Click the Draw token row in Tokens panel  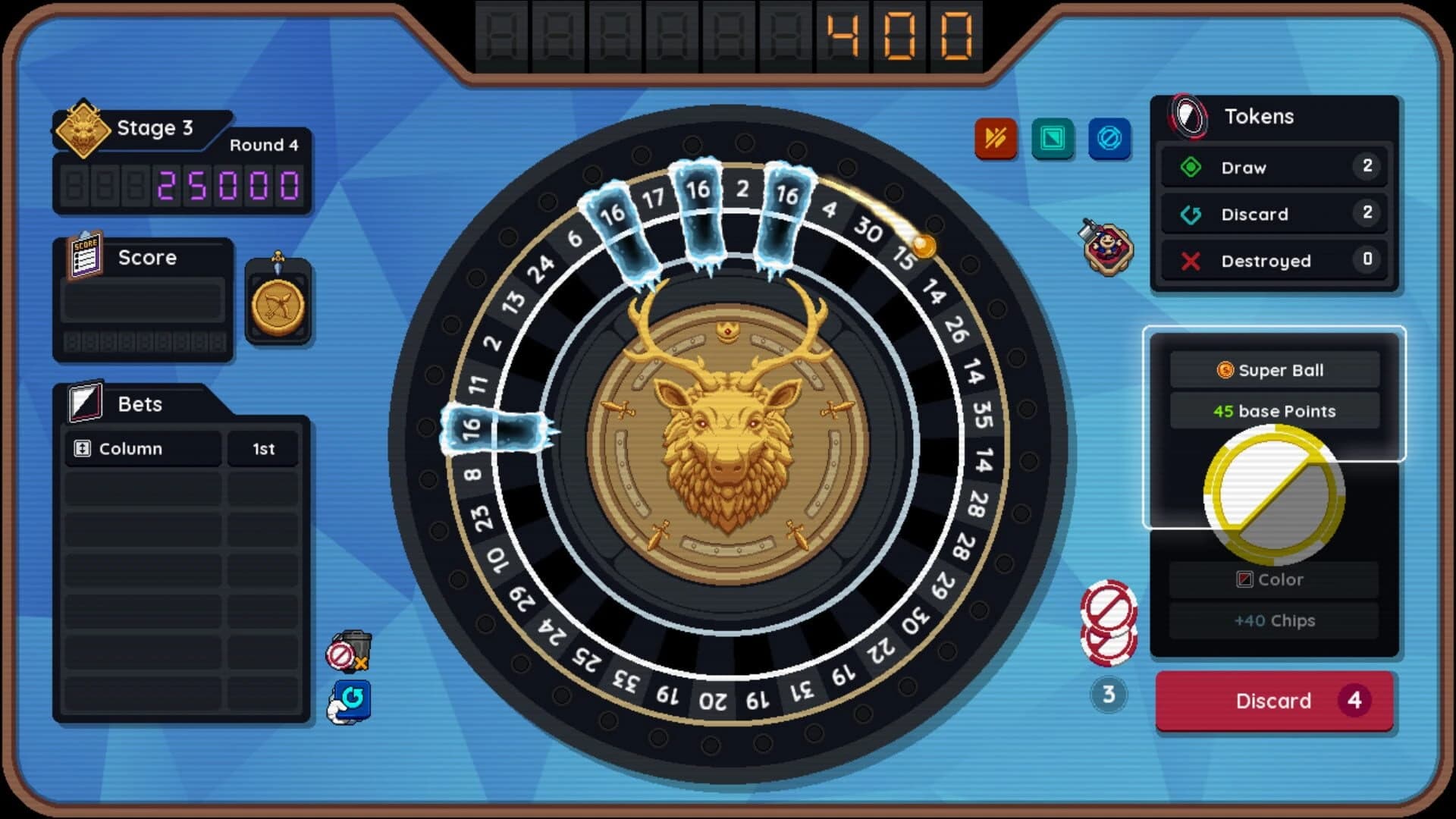(1274, 168)
